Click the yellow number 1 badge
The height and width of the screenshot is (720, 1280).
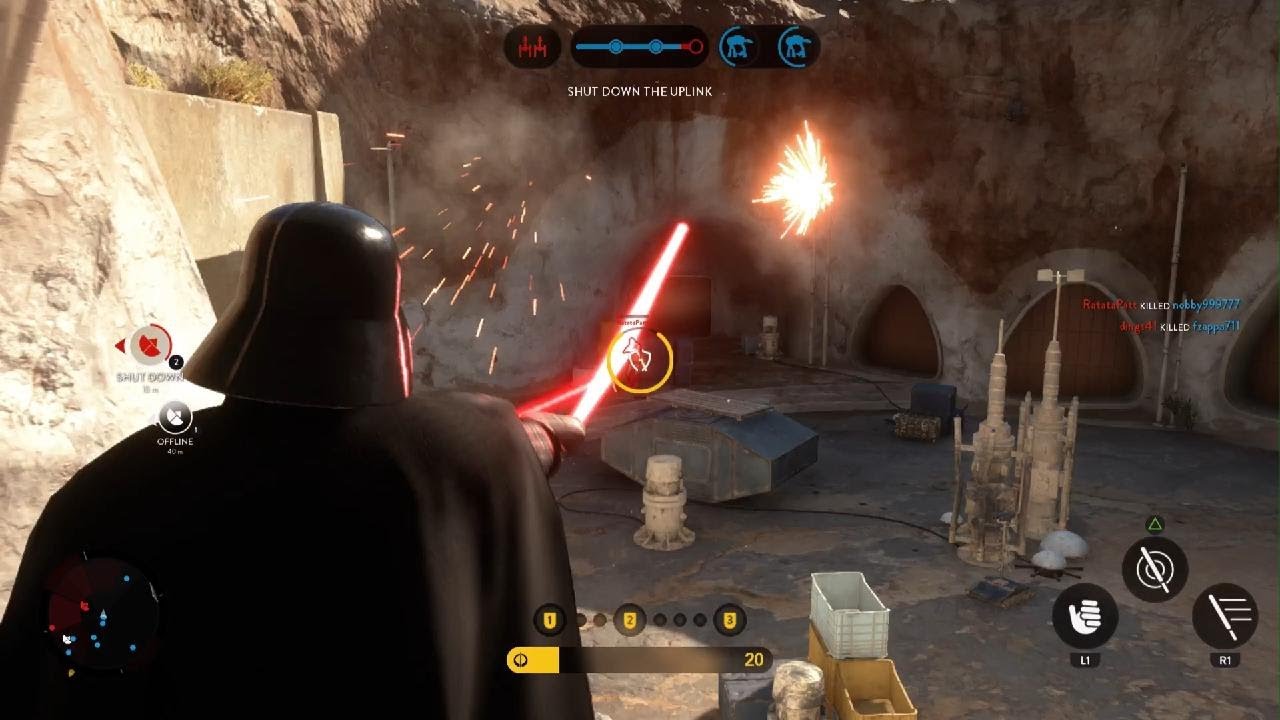coord(548,621)
